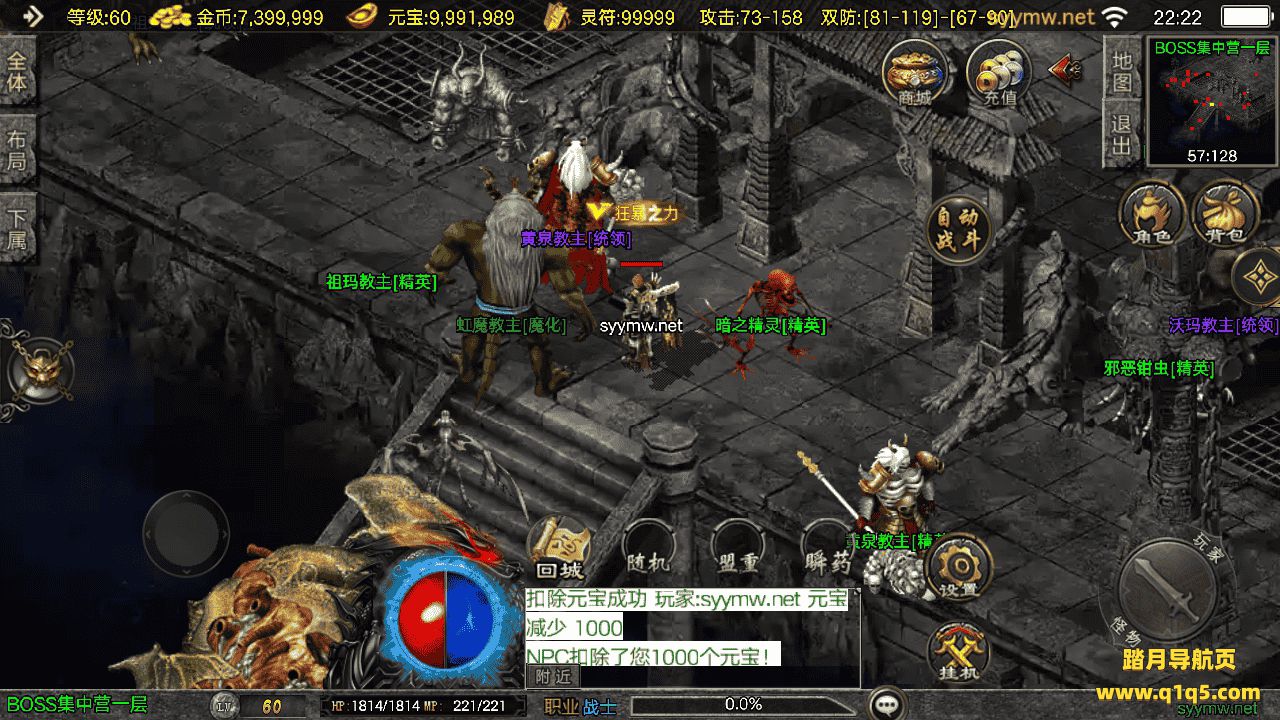Use the 随机 teleport slot
Image resolution: width=1280 pixels, height=720 pixels.
click(647, 552)
